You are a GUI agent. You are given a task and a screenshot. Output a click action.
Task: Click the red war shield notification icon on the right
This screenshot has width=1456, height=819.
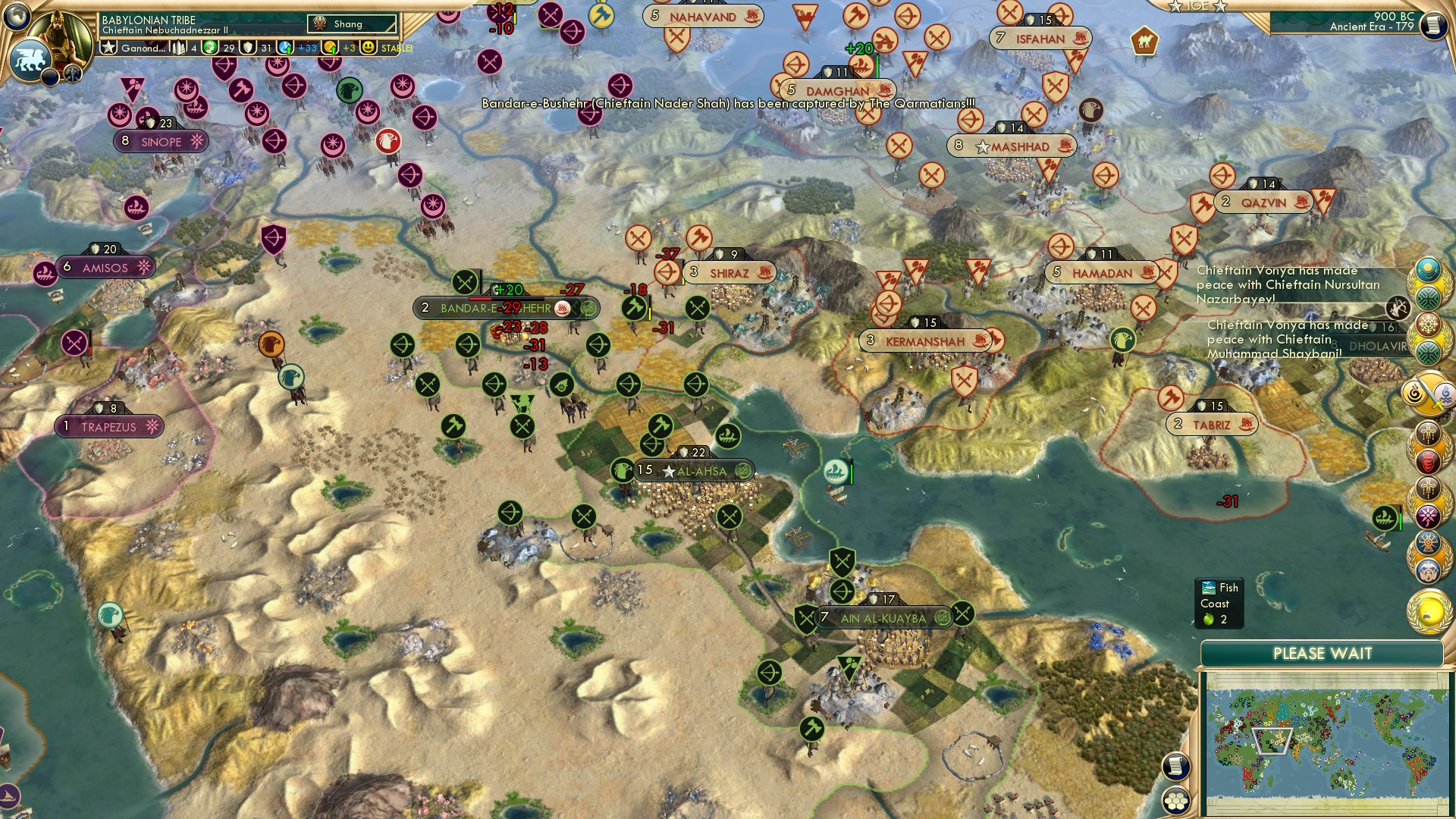(1430, 461)
